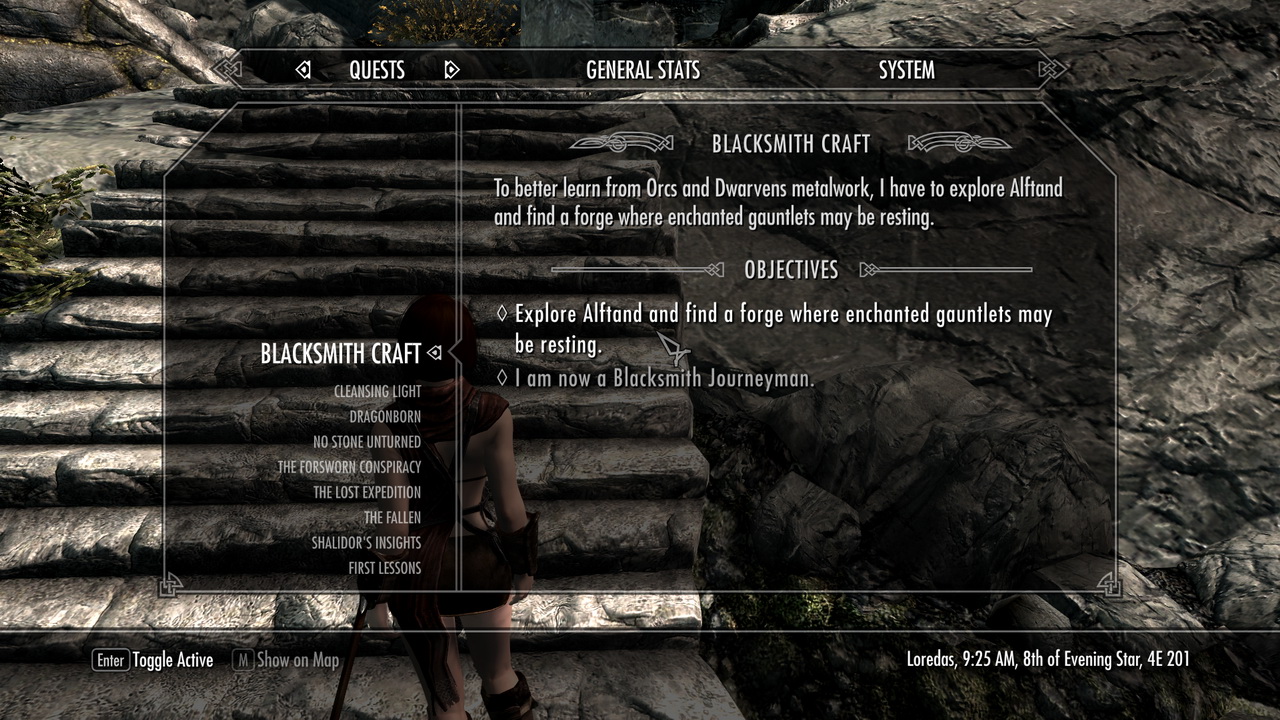The height and width of the screenshot is (720, 1280).
Task: Select The Lost Expedition quest
Action: point(366,492)
